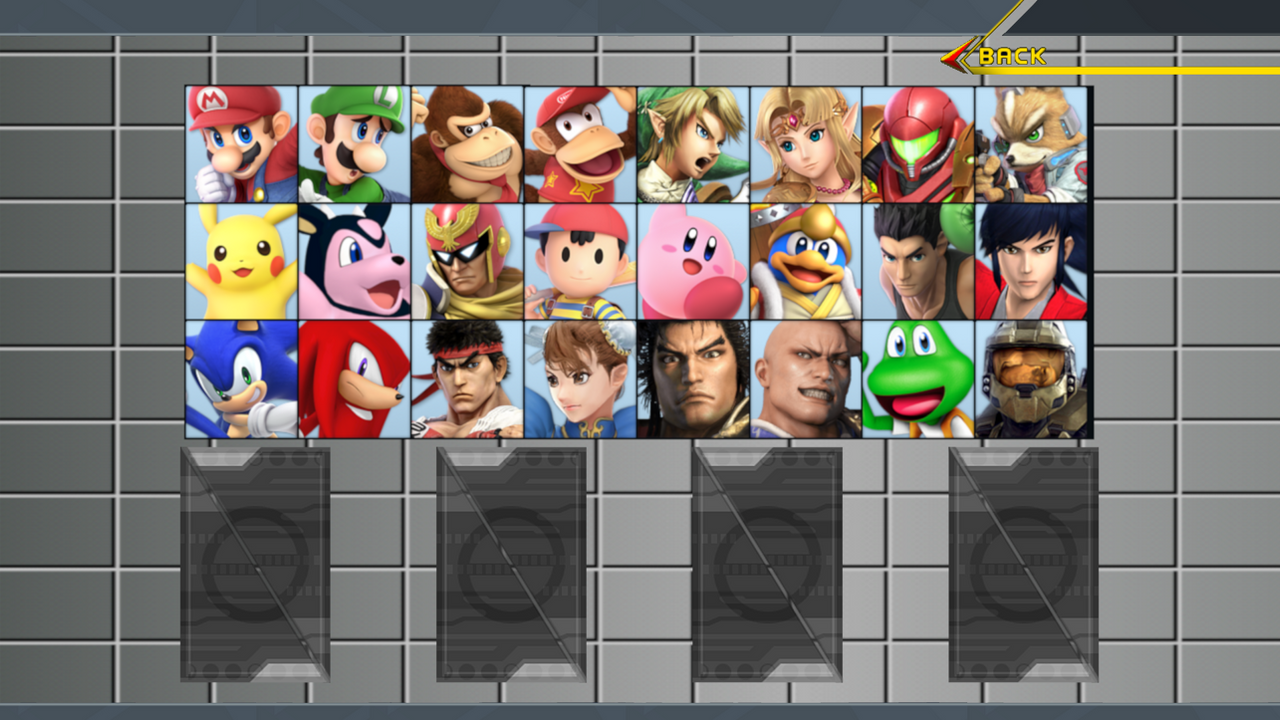Select Ness with his red cap
This screenshot has height=720, width=1280.
(580, 262)
